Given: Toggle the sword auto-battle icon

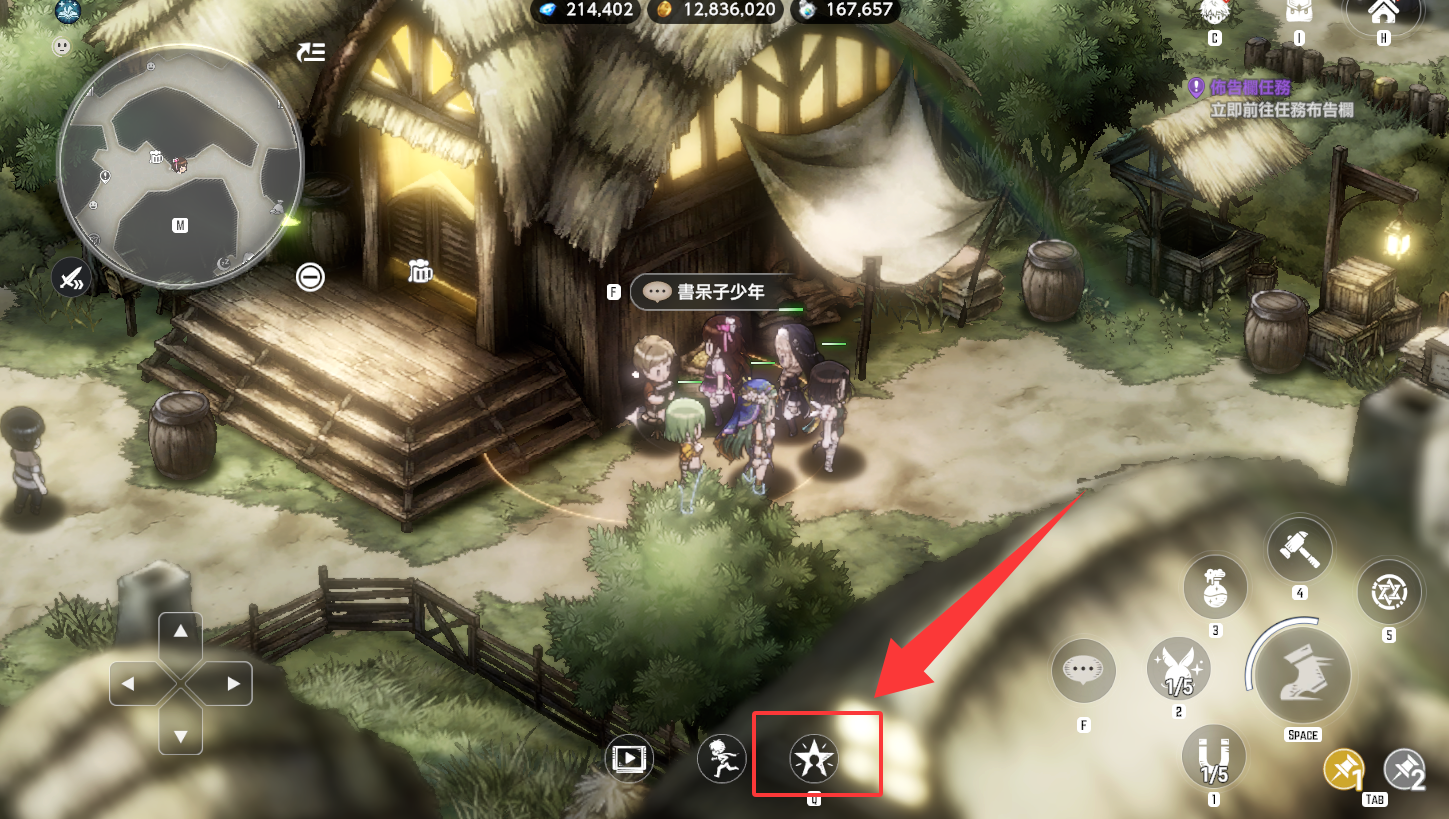Looking at the screenshot, I should 71,277.
